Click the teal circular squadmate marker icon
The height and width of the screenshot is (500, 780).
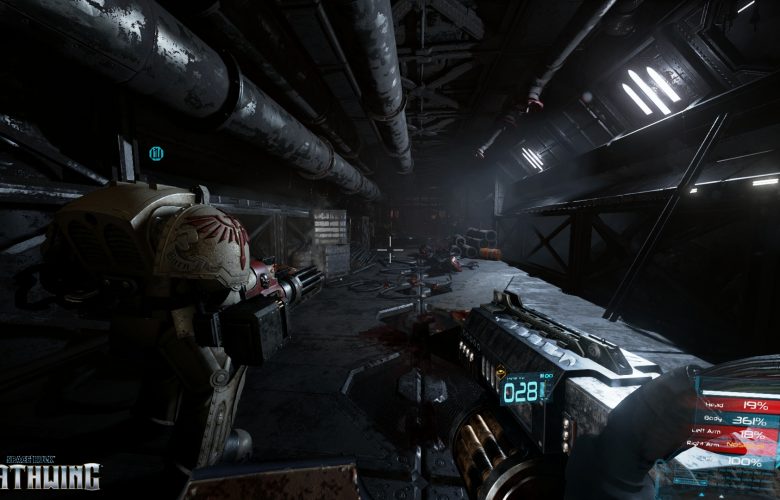156,153
